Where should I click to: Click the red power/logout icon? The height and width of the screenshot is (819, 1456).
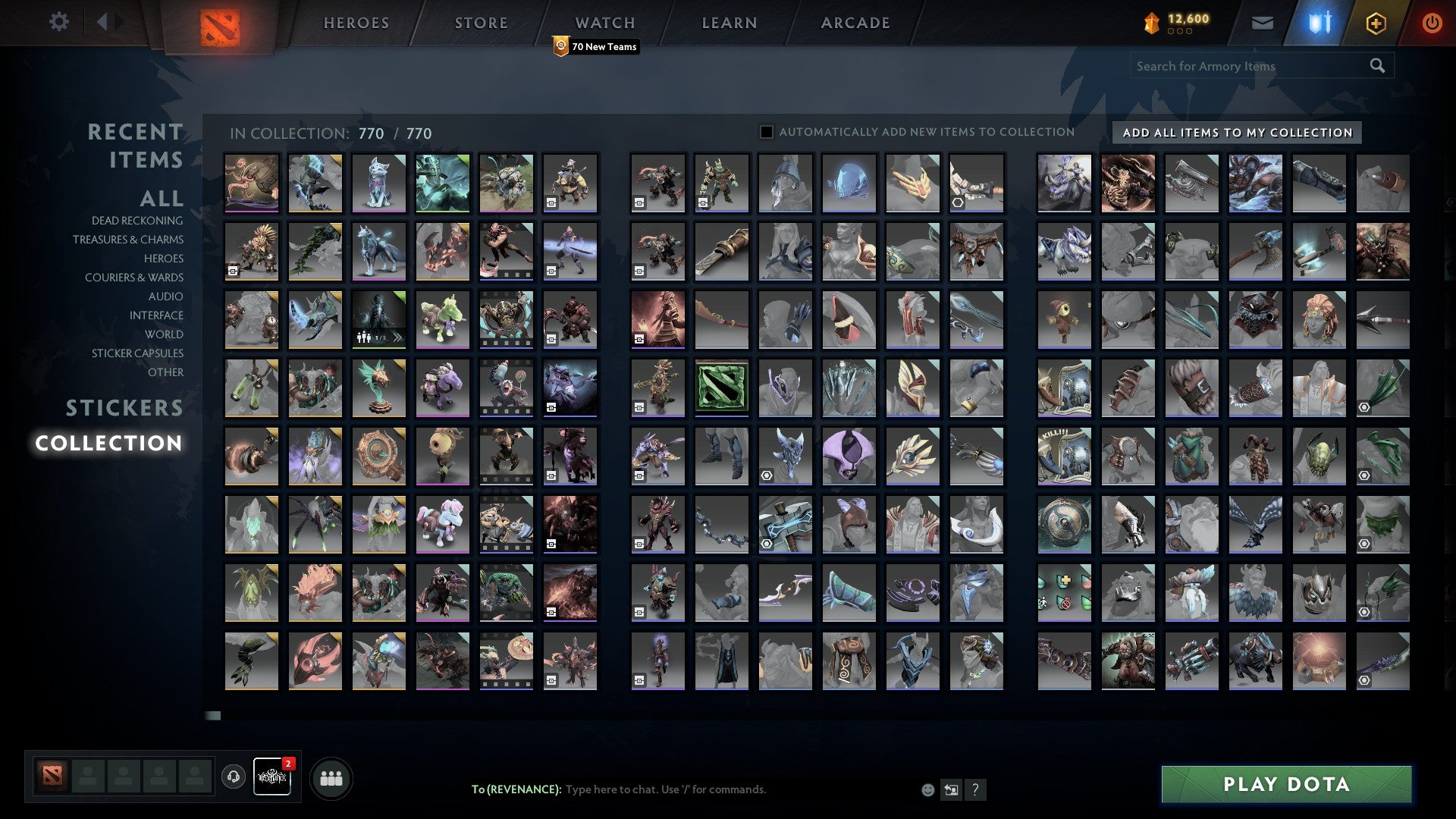1432,23
